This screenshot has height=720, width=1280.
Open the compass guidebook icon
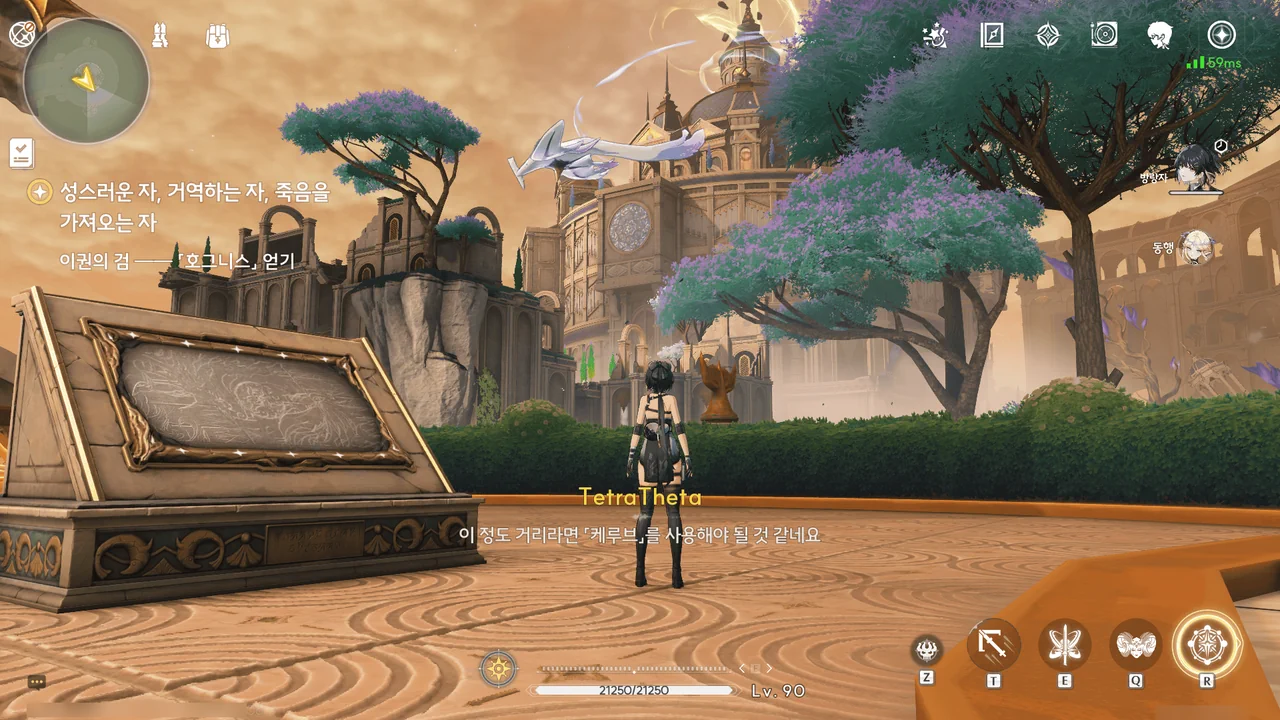coord(992,36)
